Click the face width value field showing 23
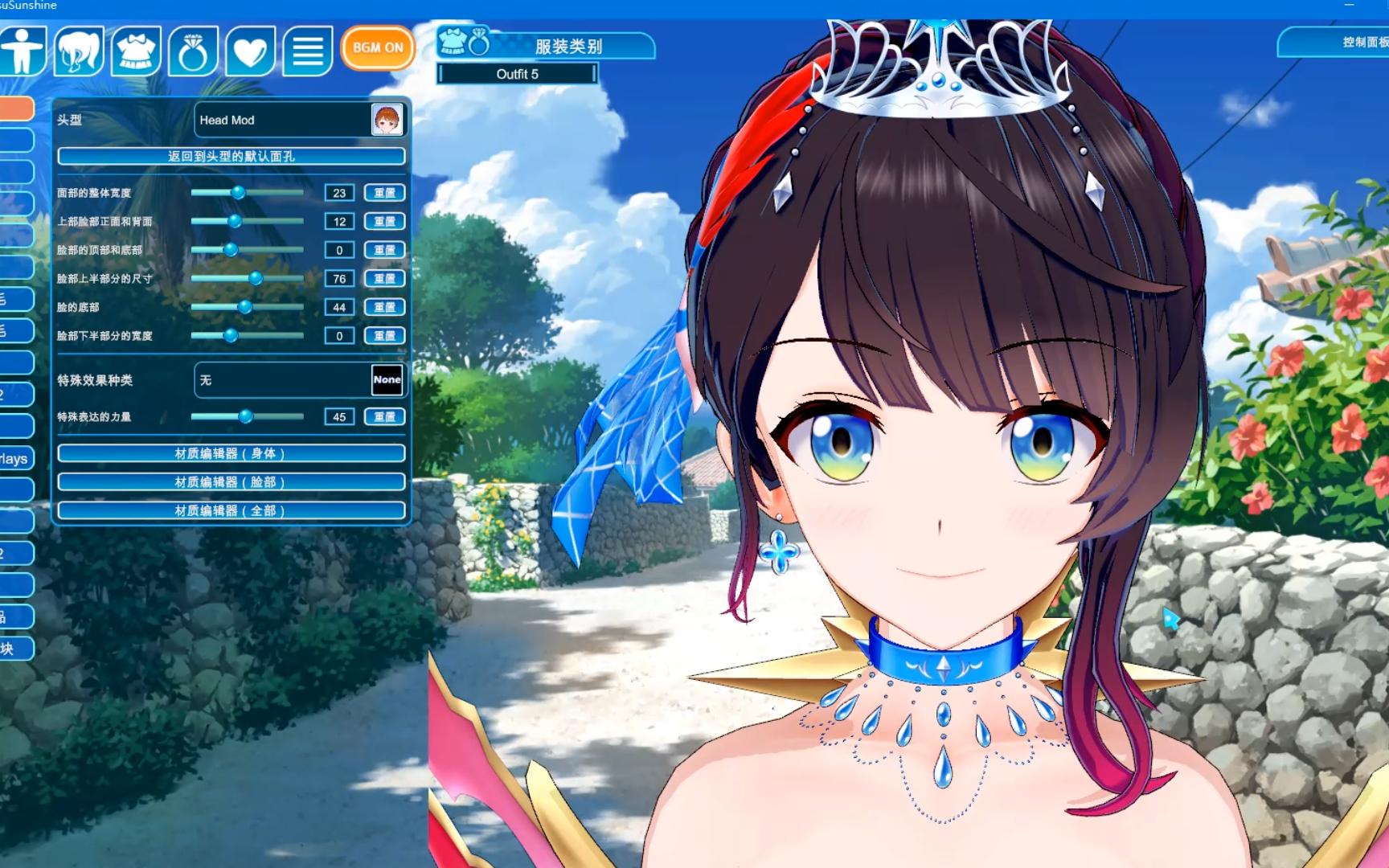 point(339,193)
